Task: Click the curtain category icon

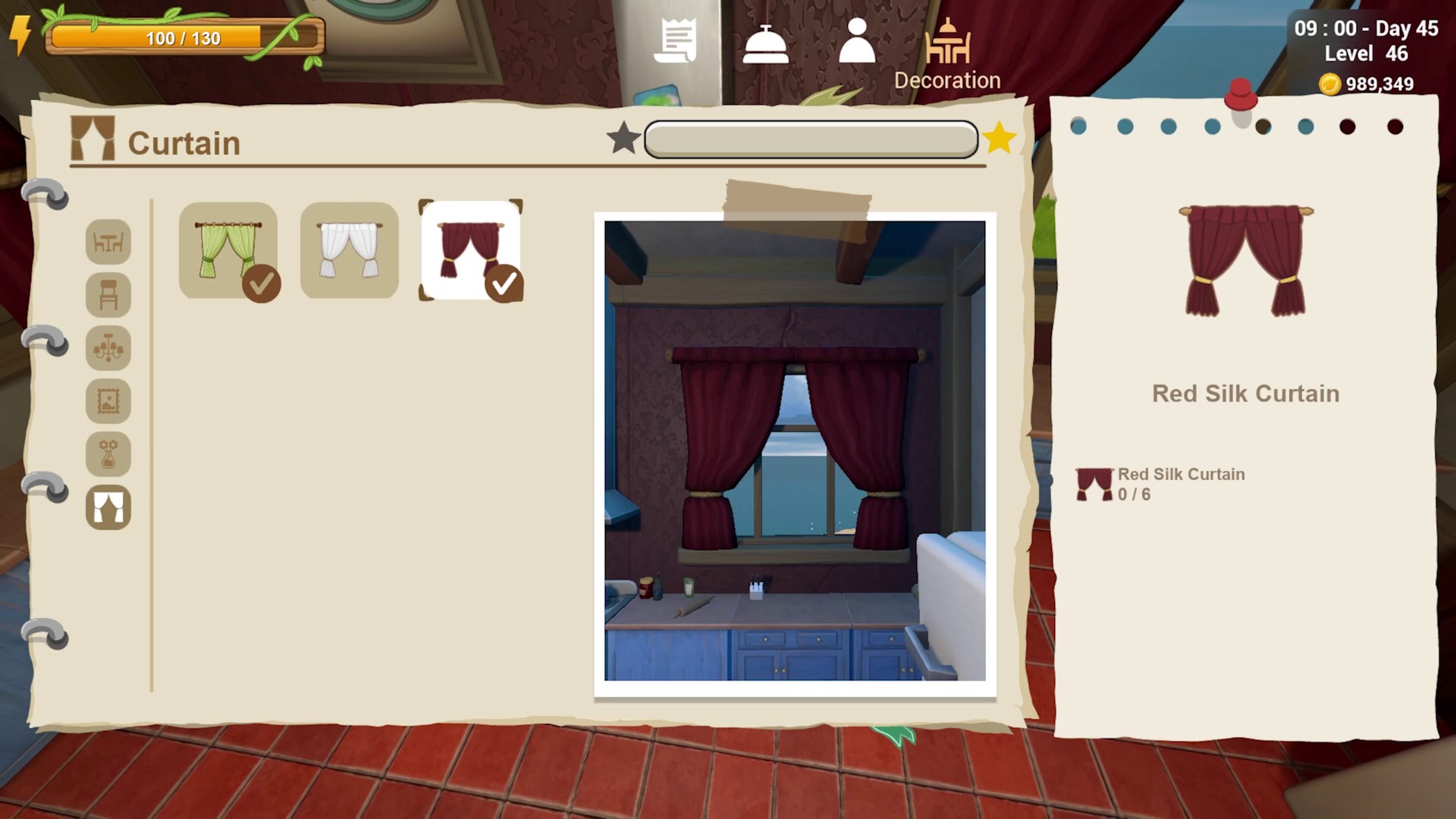Action: (x=108, y=507)
